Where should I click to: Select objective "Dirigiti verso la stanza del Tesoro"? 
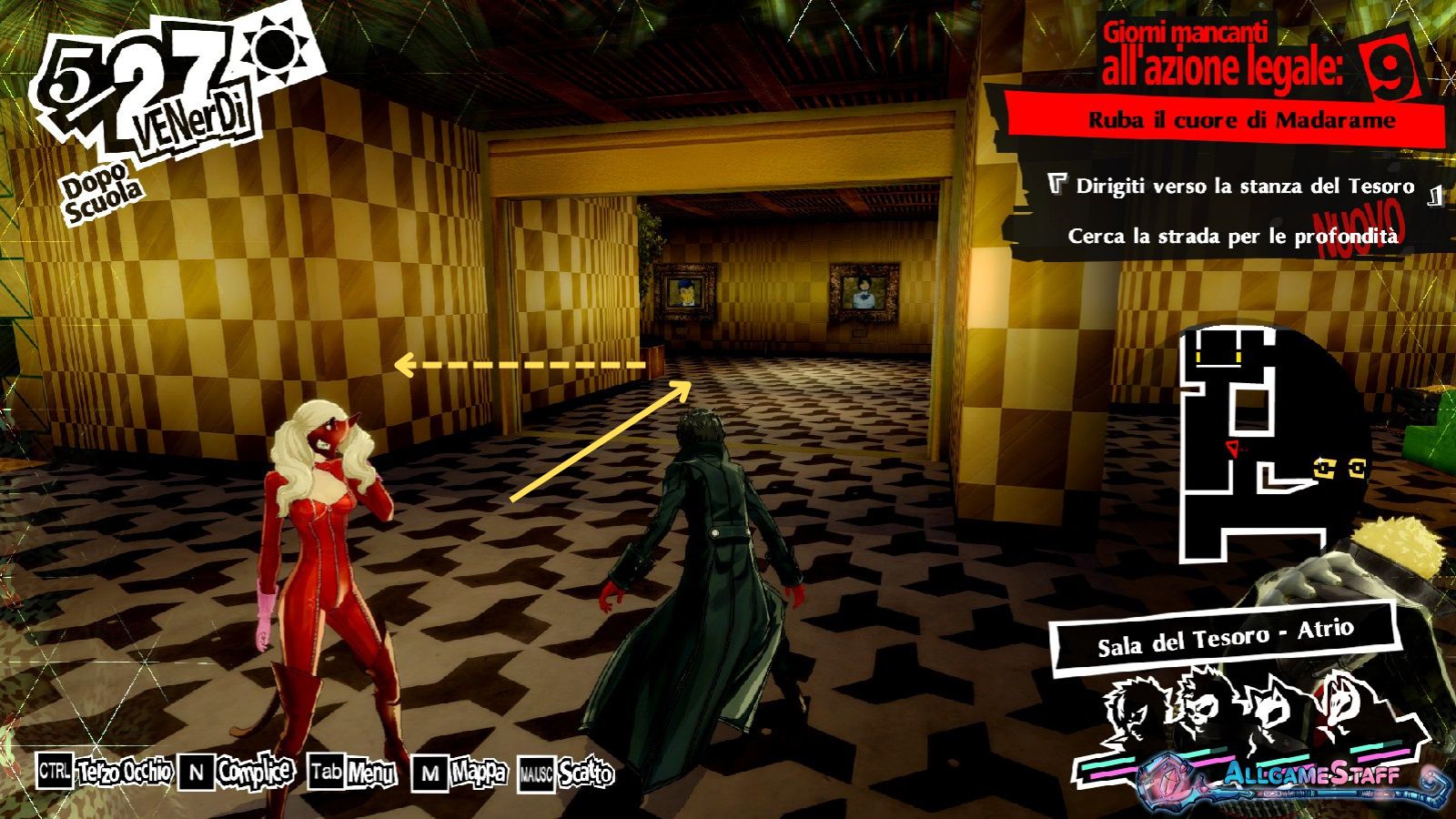coord(1244,187)
